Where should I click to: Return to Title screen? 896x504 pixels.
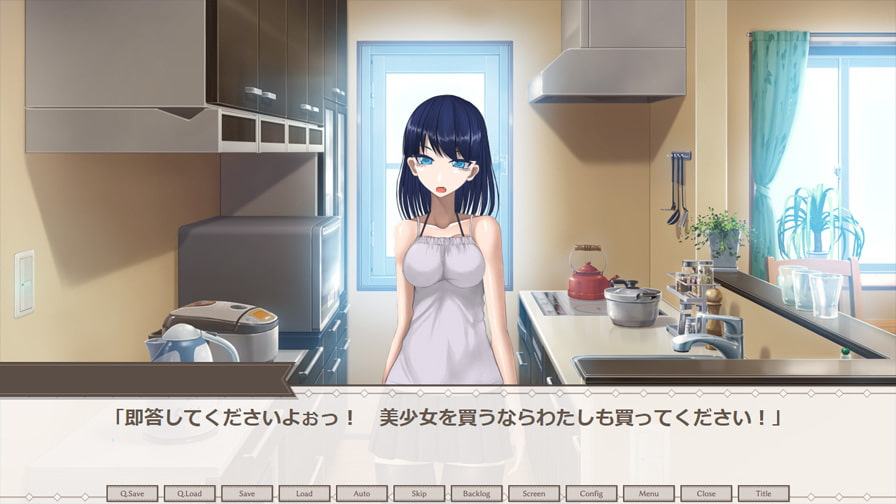click(x=764, y=493)
